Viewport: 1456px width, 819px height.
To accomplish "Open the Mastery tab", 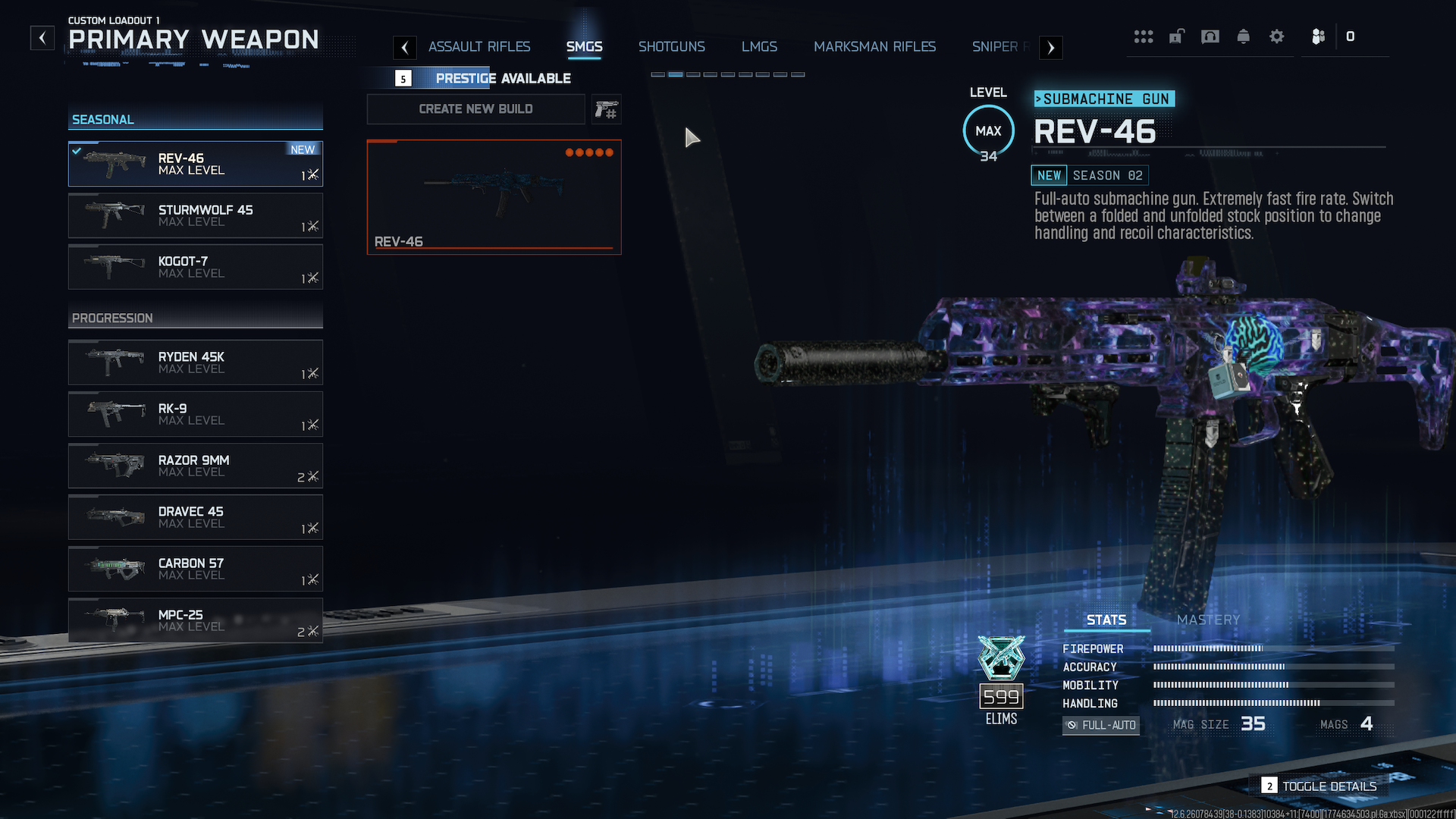I will click(1208, 620).
